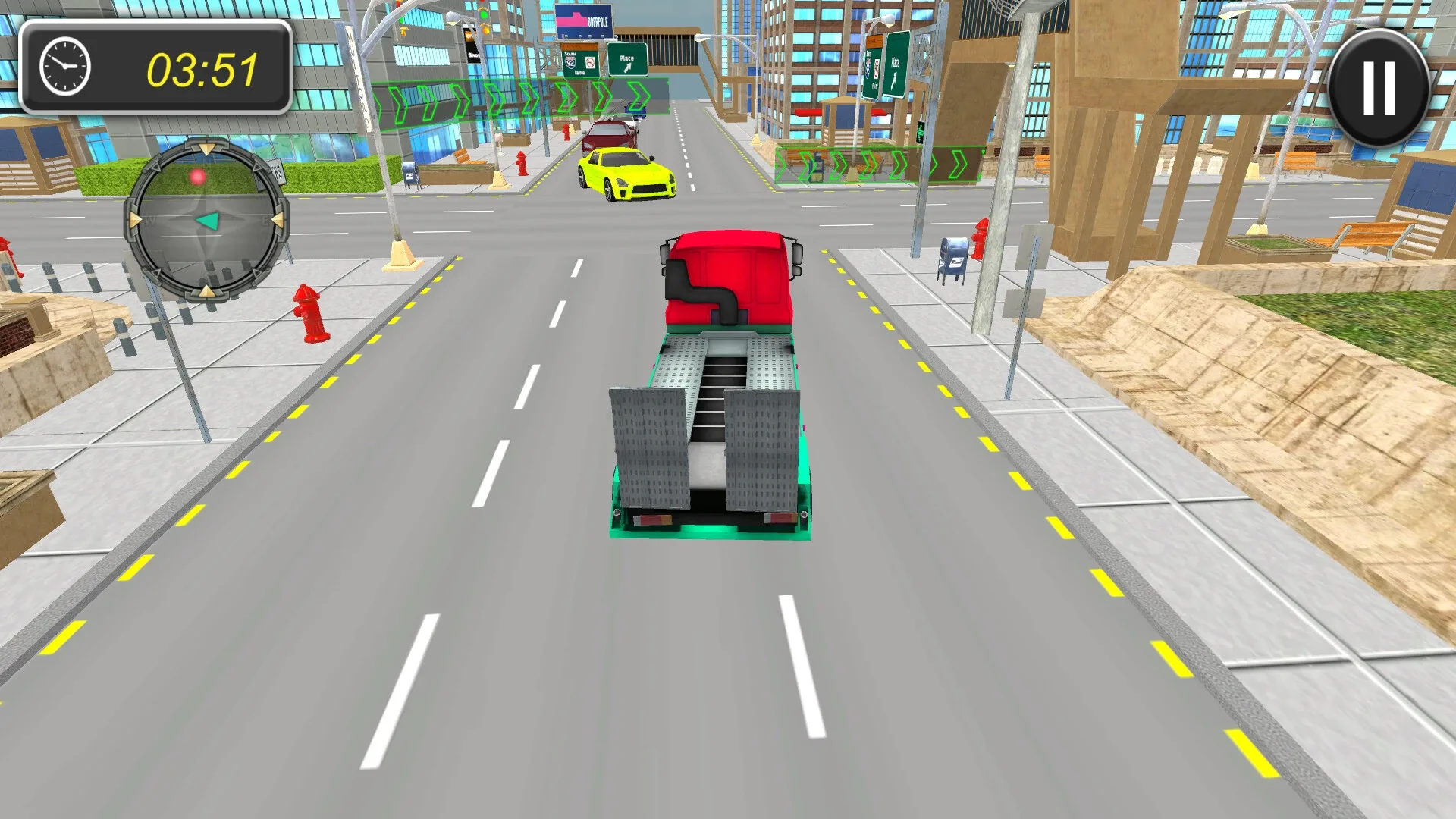Open the orange construction sign above the highway sign
The height and width of the screenshot is (819, 1456).
(579, 45)
